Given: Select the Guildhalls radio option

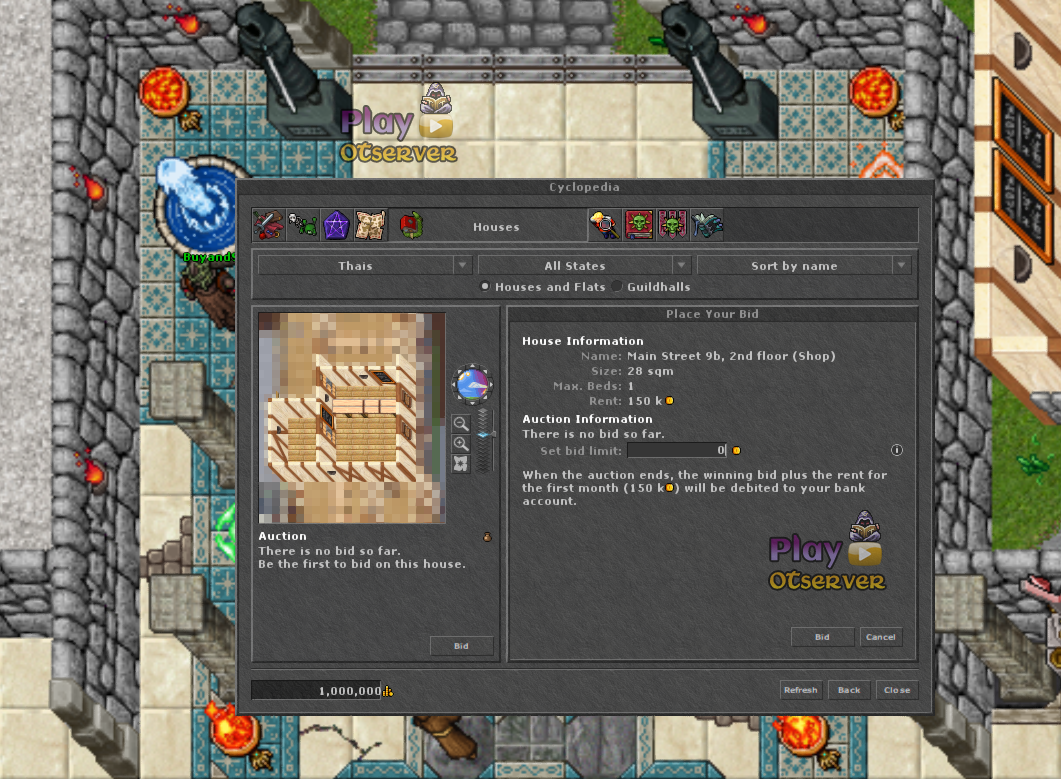Looking at the screenshot, I should pos(617,287).
